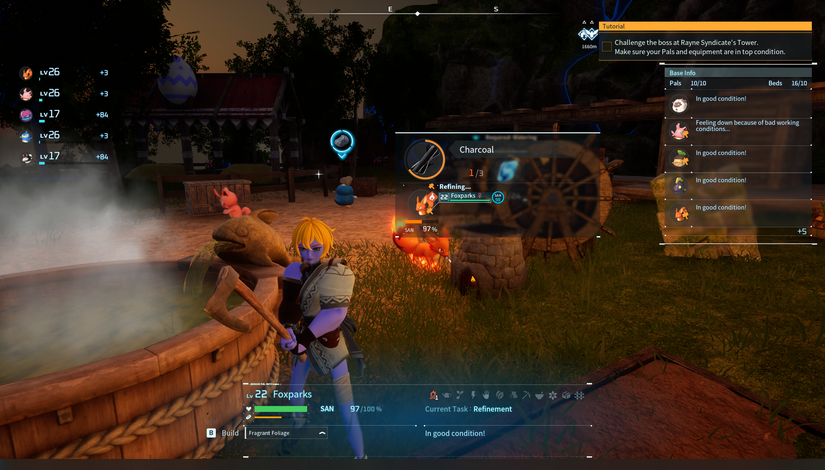Open the Fragrant Foliage passive skill field
The image size is (825, 470).
(x=286, y=433)
